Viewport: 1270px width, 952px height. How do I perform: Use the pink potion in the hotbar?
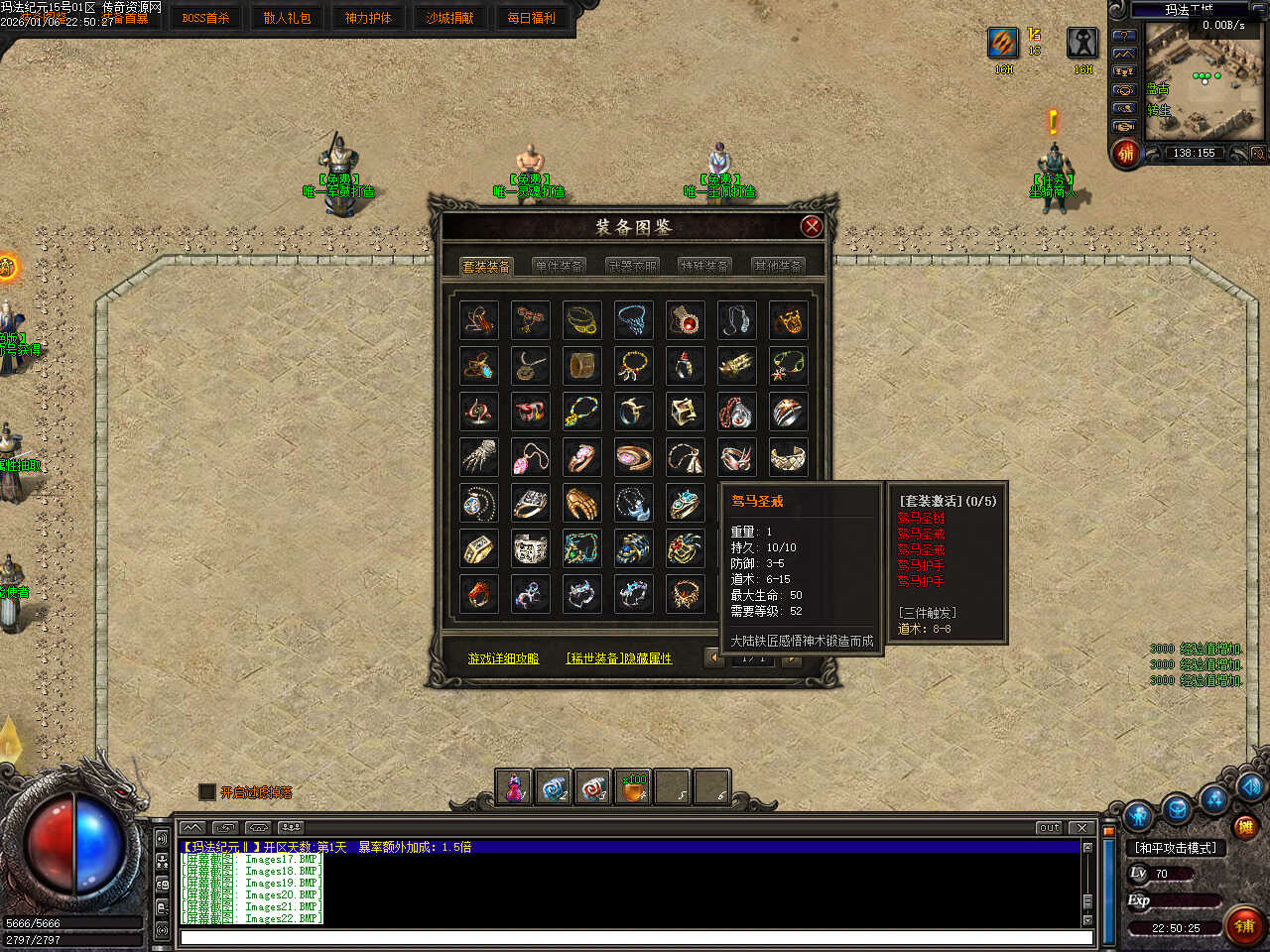tap(514, 787)
